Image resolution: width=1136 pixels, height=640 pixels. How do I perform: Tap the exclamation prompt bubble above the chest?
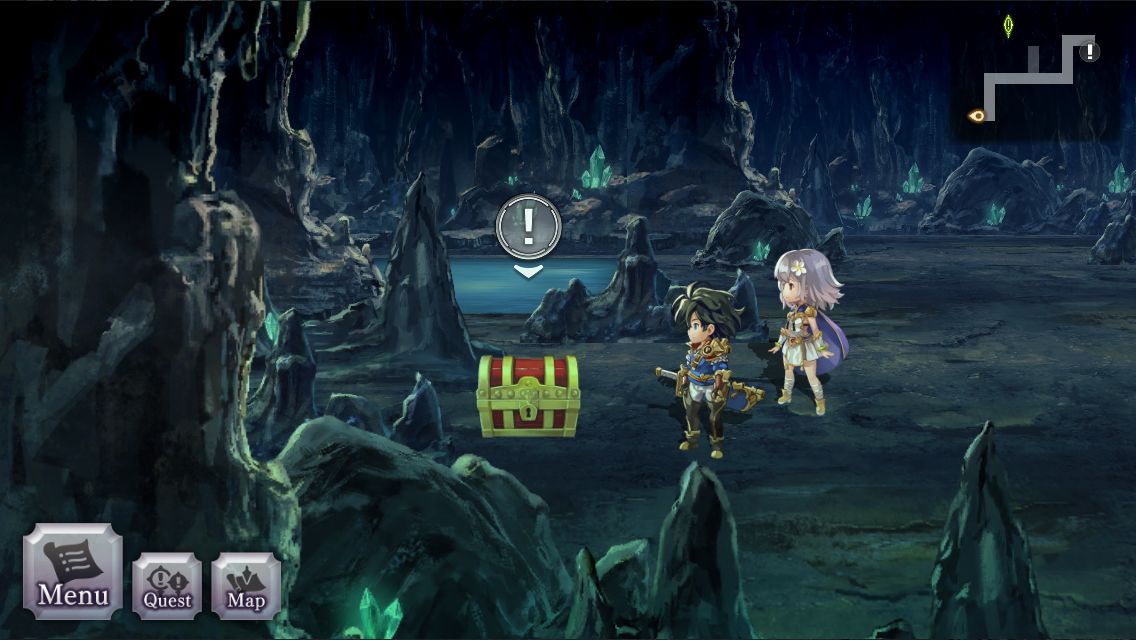[528, 227]
